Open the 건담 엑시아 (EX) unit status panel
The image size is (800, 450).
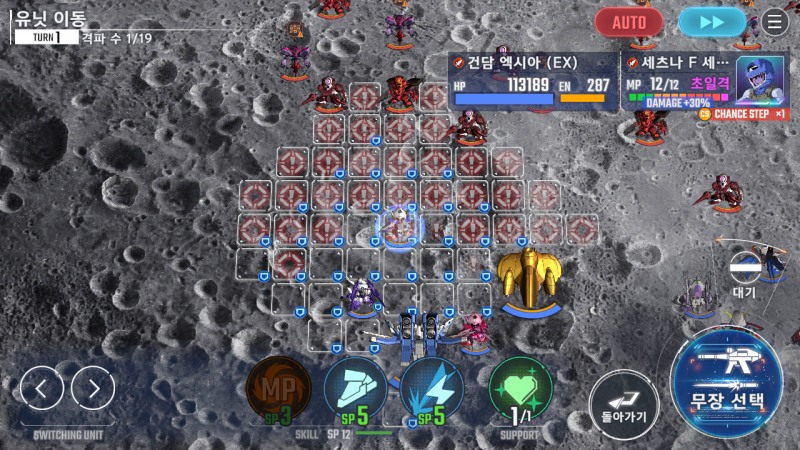(x=532, y=79)
